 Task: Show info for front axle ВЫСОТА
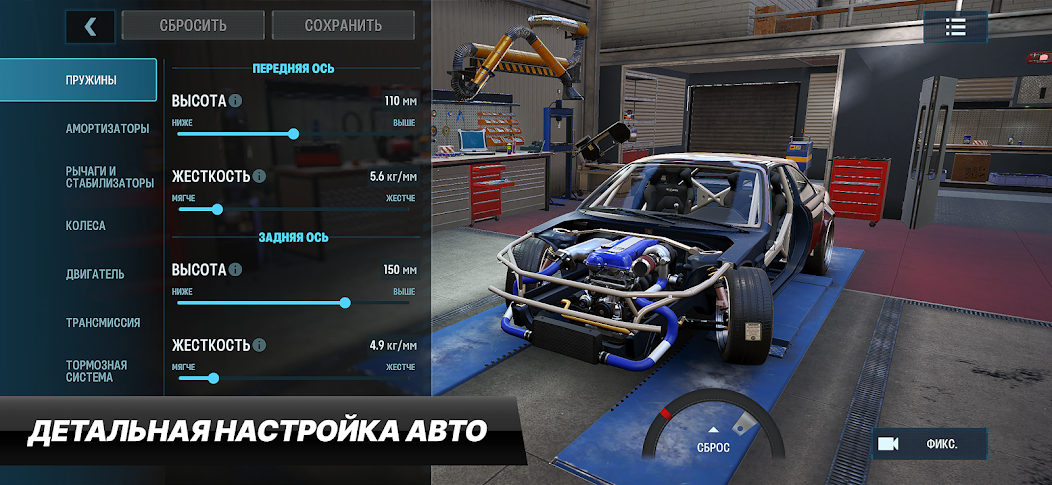(235, 101)
